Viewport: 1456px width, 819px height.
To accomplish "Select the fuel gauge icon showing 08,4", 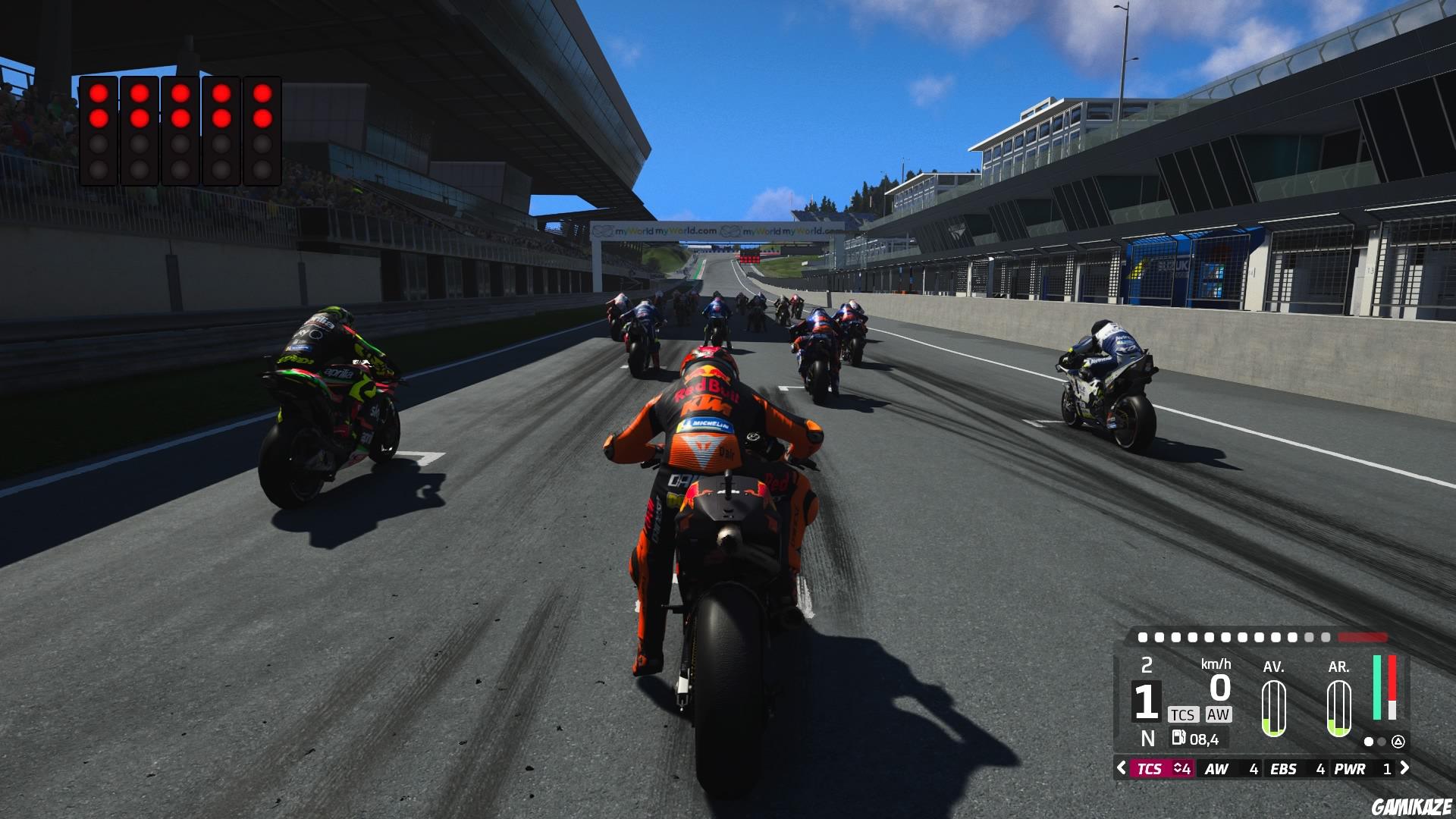I will pyautogui.click(x=1181, y=739).
